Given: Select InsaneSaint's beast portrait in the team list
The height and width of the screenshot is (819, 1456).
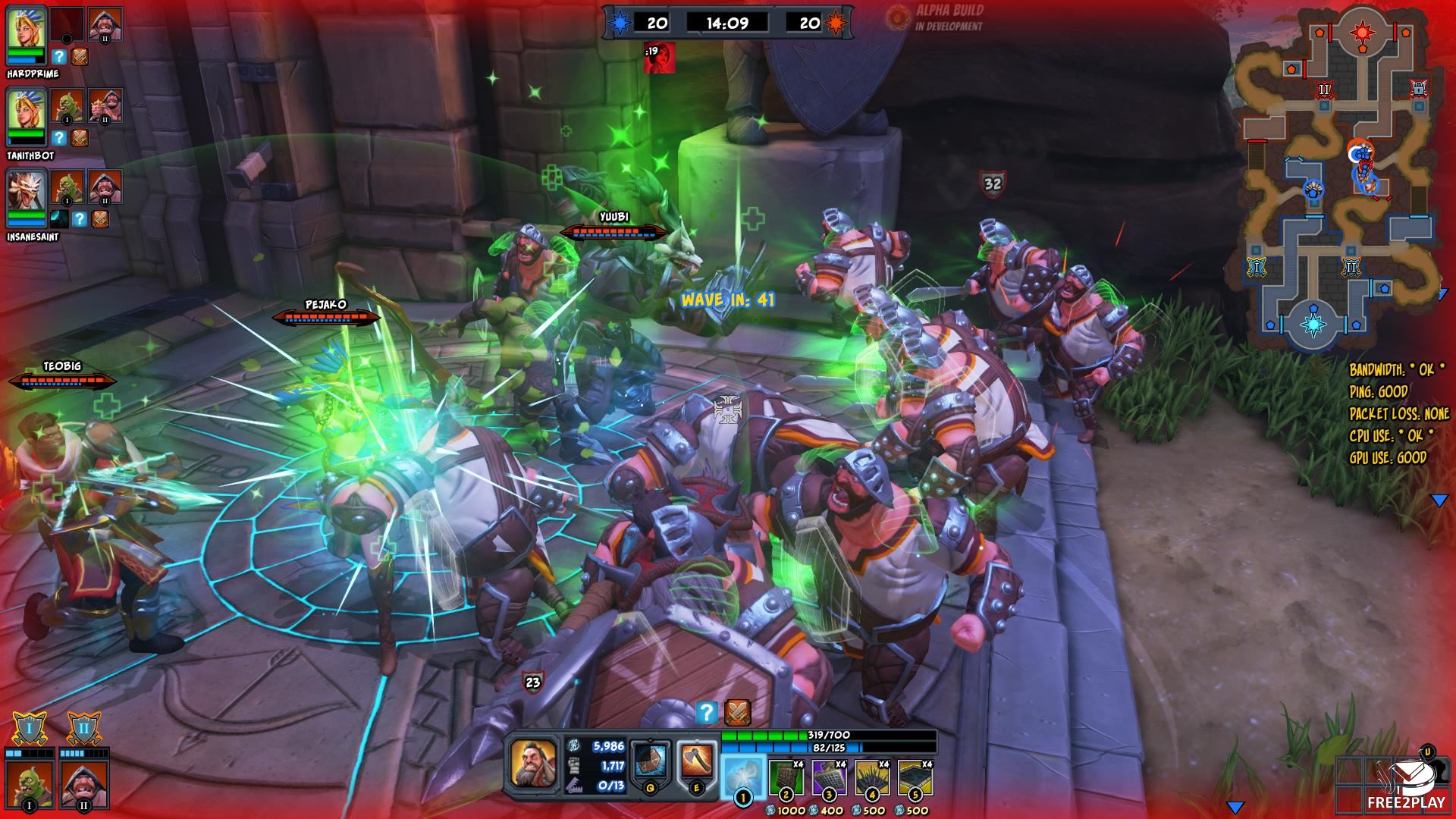Looking at the screenshot, I should pyautogui.click(x=26, y=194).
